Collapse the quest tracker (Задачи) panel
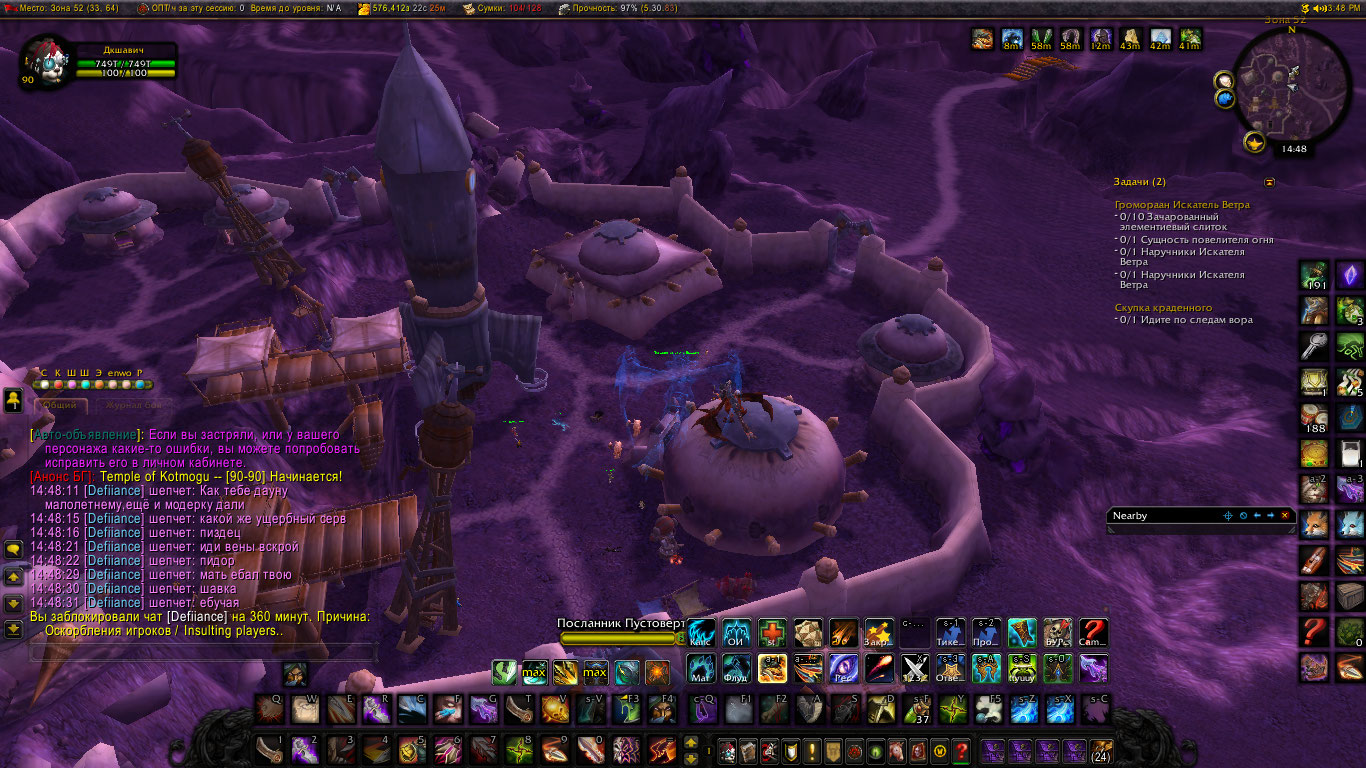Image resolution: width=1366 pixels, height=768 pixels. [1270, 183]
